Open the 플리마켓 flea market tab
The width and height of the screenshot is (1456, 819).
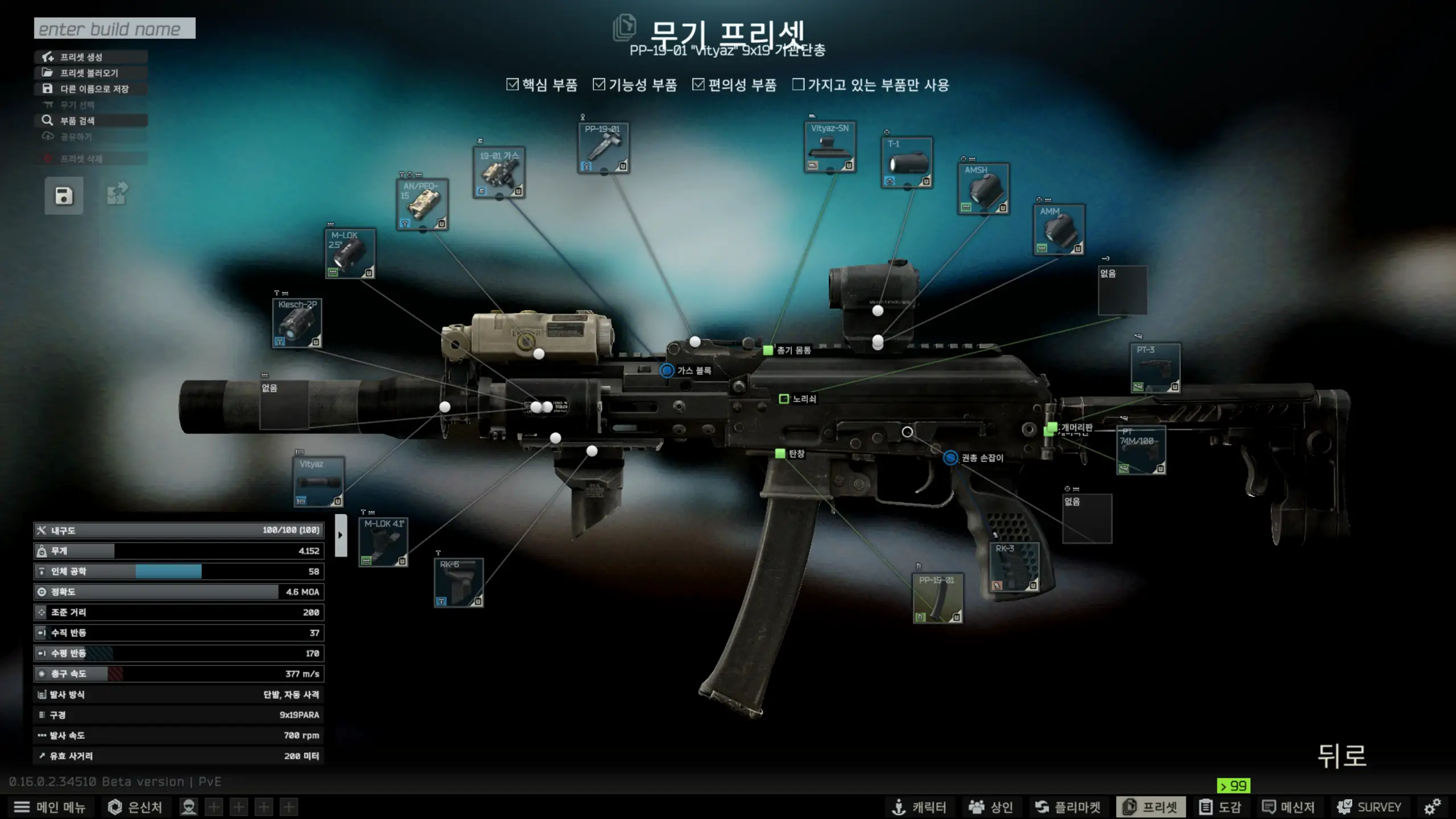tap(1068, 807)
